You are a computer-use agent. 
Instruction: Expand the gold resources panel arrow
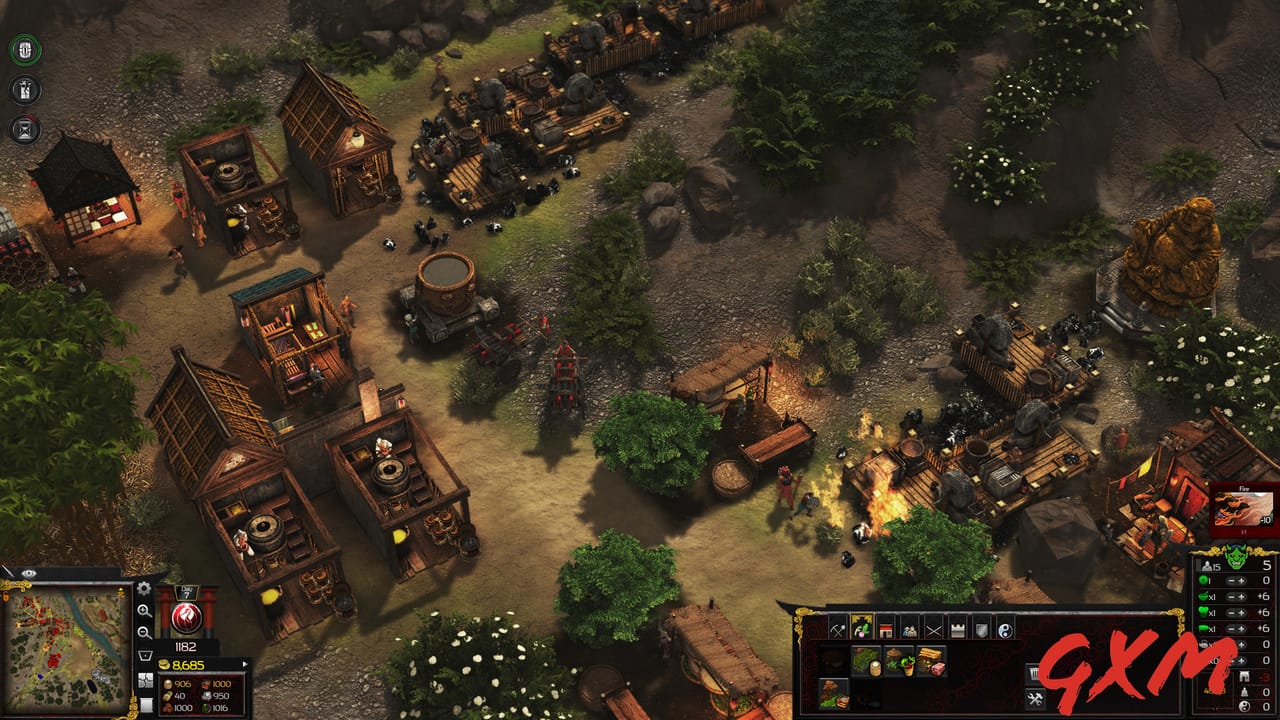click(x=244, y=663)
